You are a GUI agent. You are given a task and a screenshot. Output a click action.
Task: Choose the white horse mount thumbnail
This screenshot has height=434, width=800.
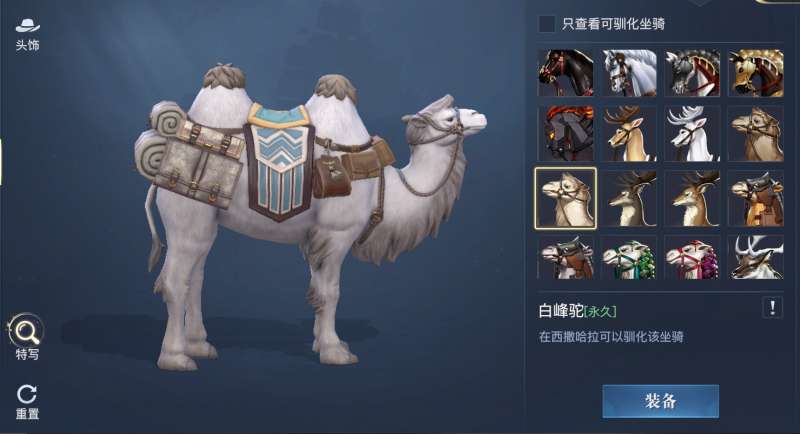630,73
